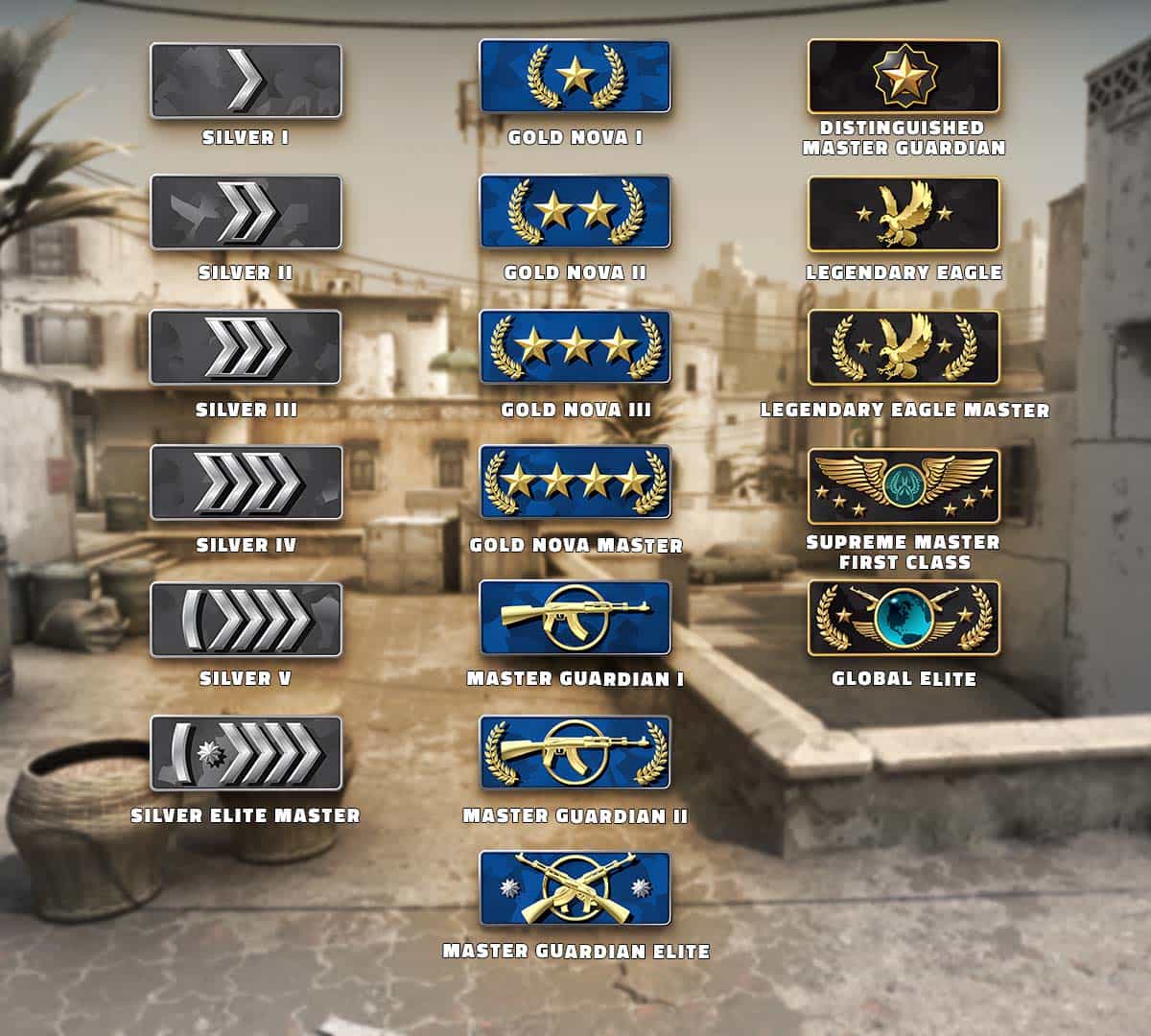Select the Global Elite rank badge

[904, 618]
